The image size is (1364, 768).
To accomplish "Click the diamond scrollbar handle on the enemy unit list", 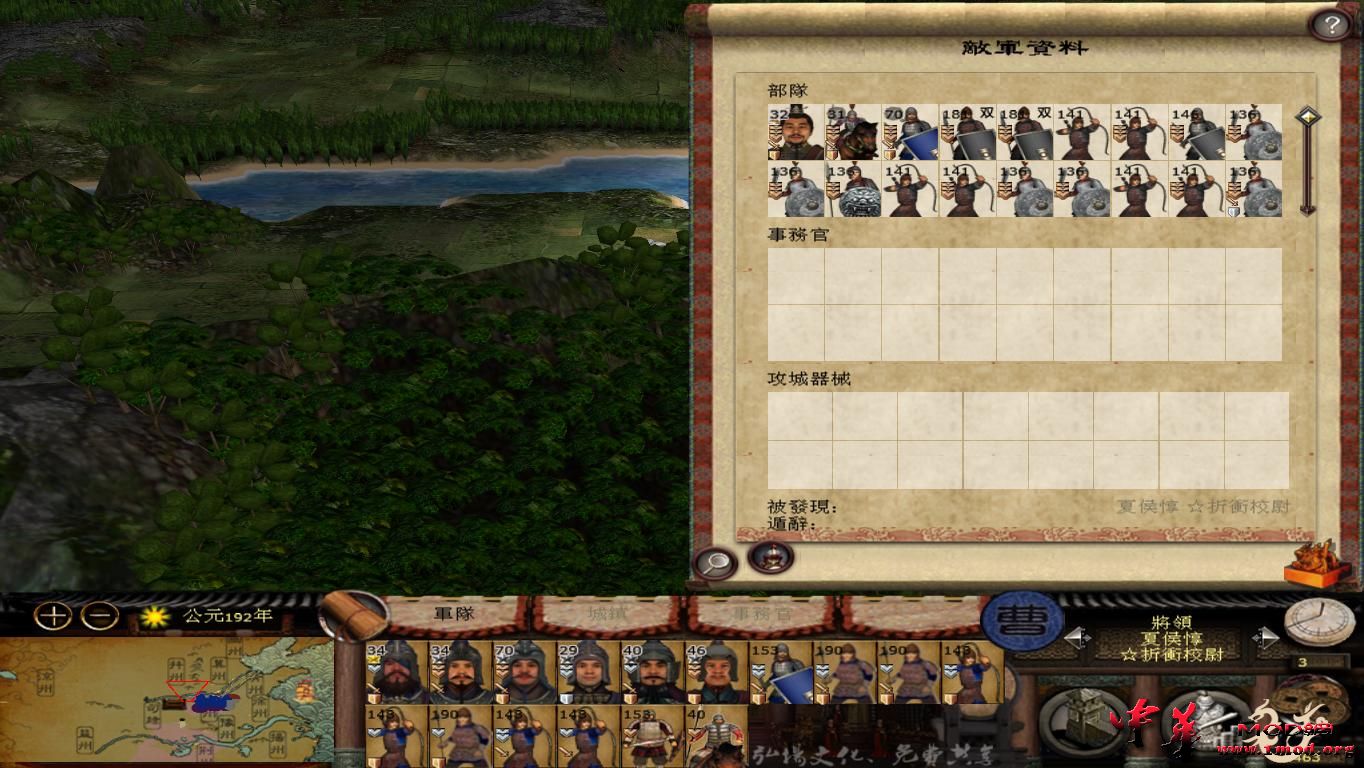I will coord(1308,115).
